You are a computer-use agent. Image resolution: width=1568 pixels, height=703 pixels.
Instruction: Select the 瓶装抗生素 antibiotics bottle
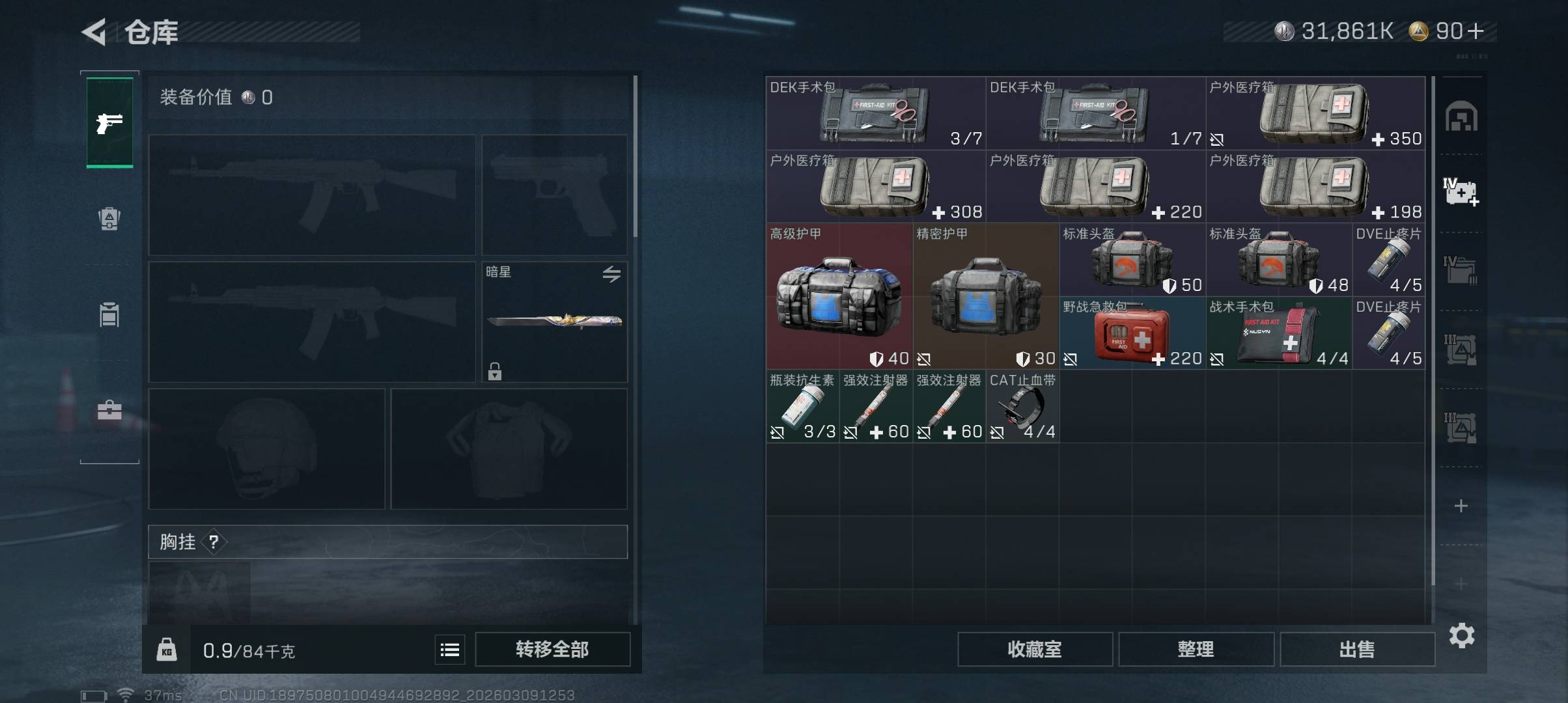[802, 407]
